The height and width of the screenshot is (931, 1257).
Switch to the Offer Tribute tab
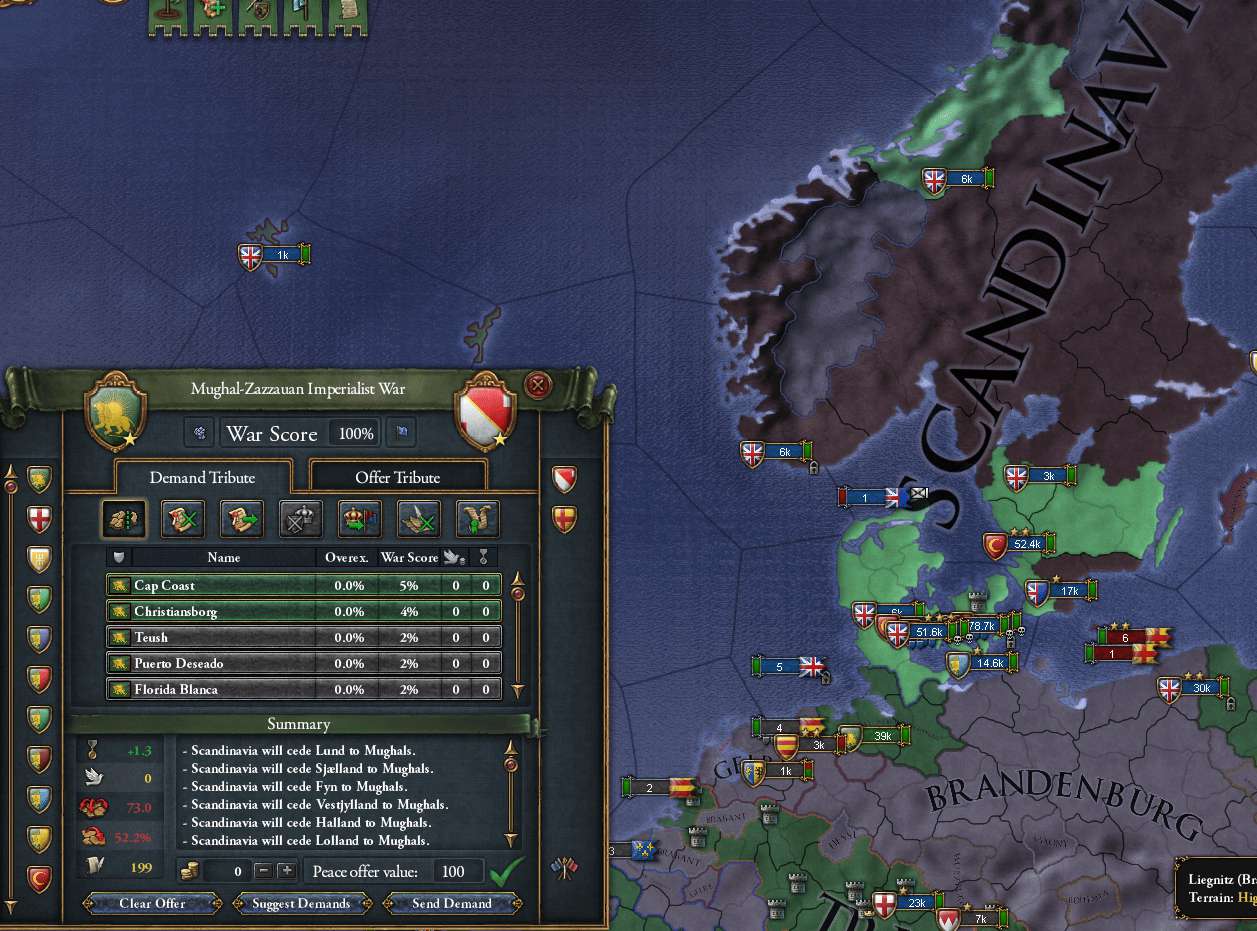398,477
